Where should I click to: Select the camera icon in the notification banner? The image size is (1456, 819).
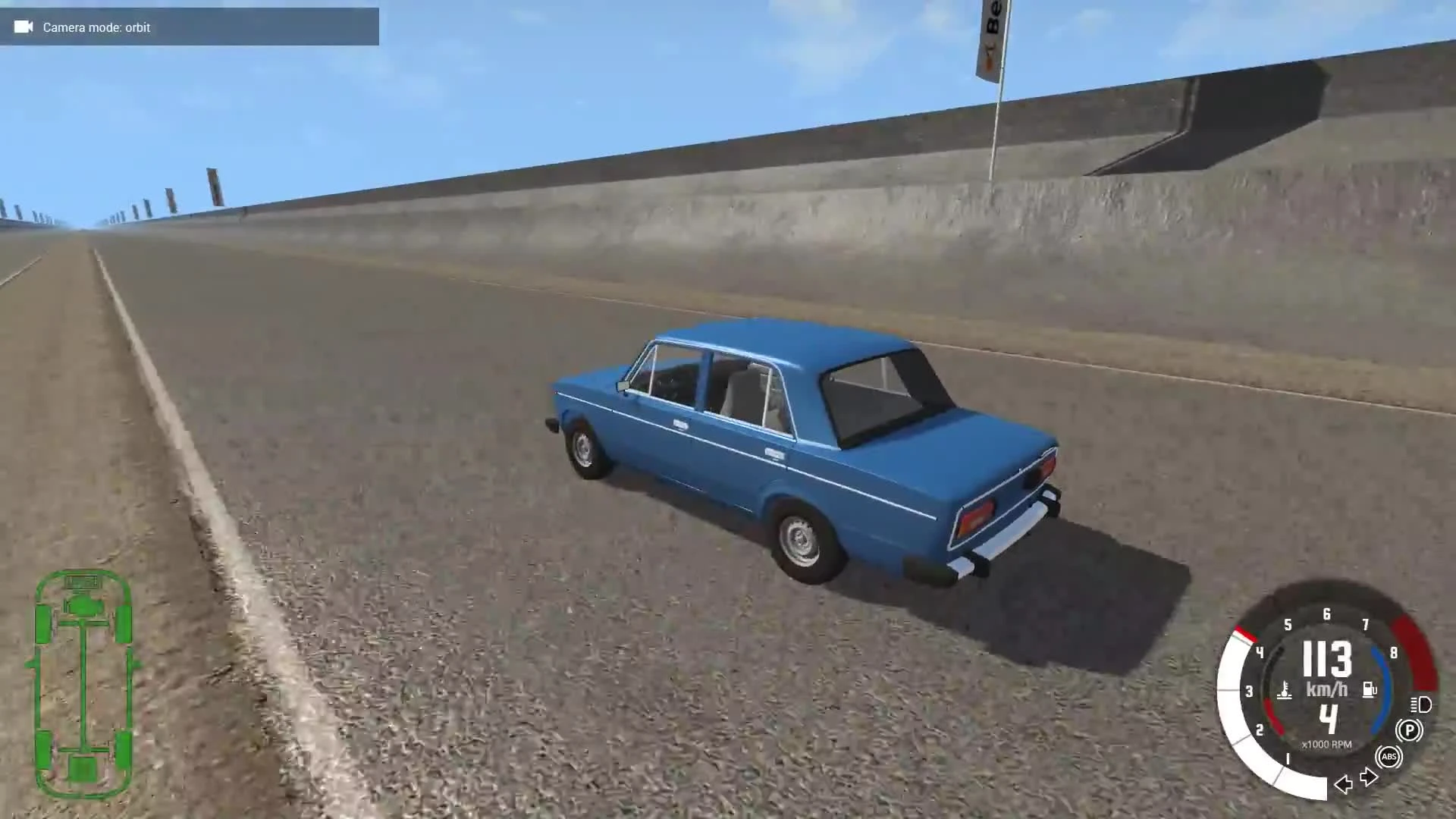click(23, 27)
